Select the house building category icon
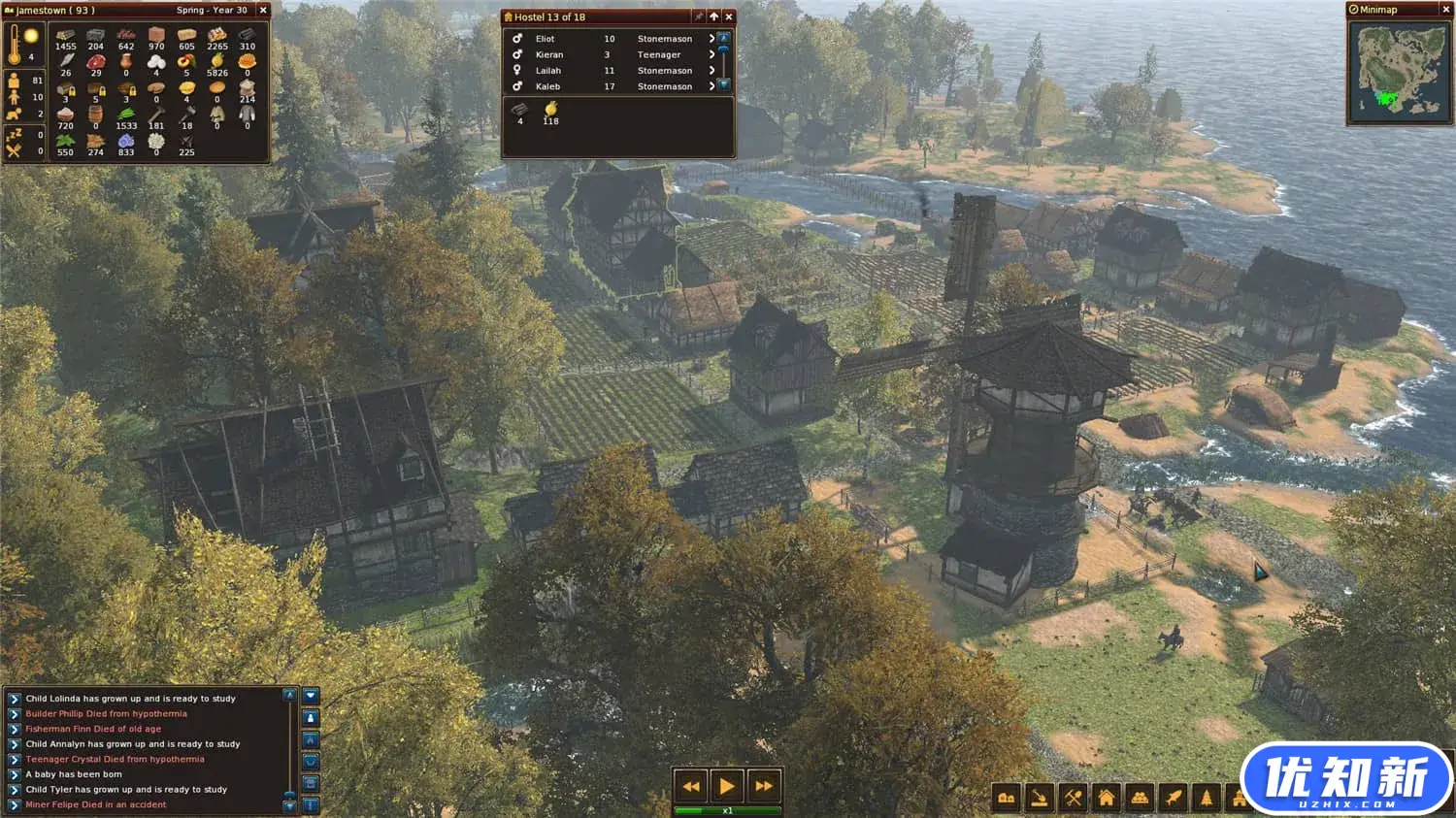Screen dimensions: 1456x818 coord(1107,799)
